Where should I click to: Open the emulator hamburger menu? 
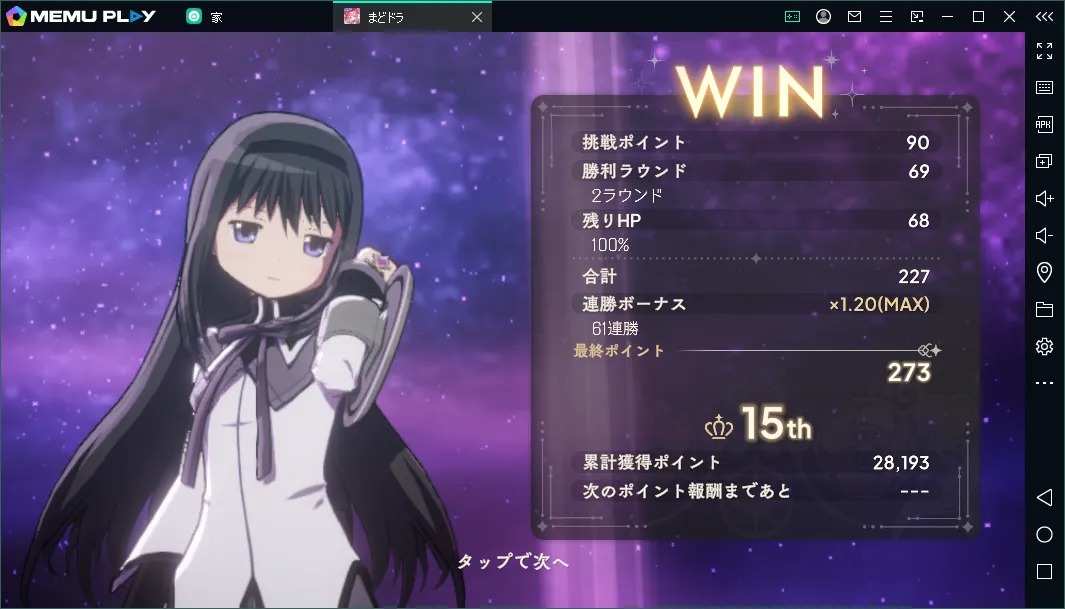pyautogui.click(x=885, y=16)
